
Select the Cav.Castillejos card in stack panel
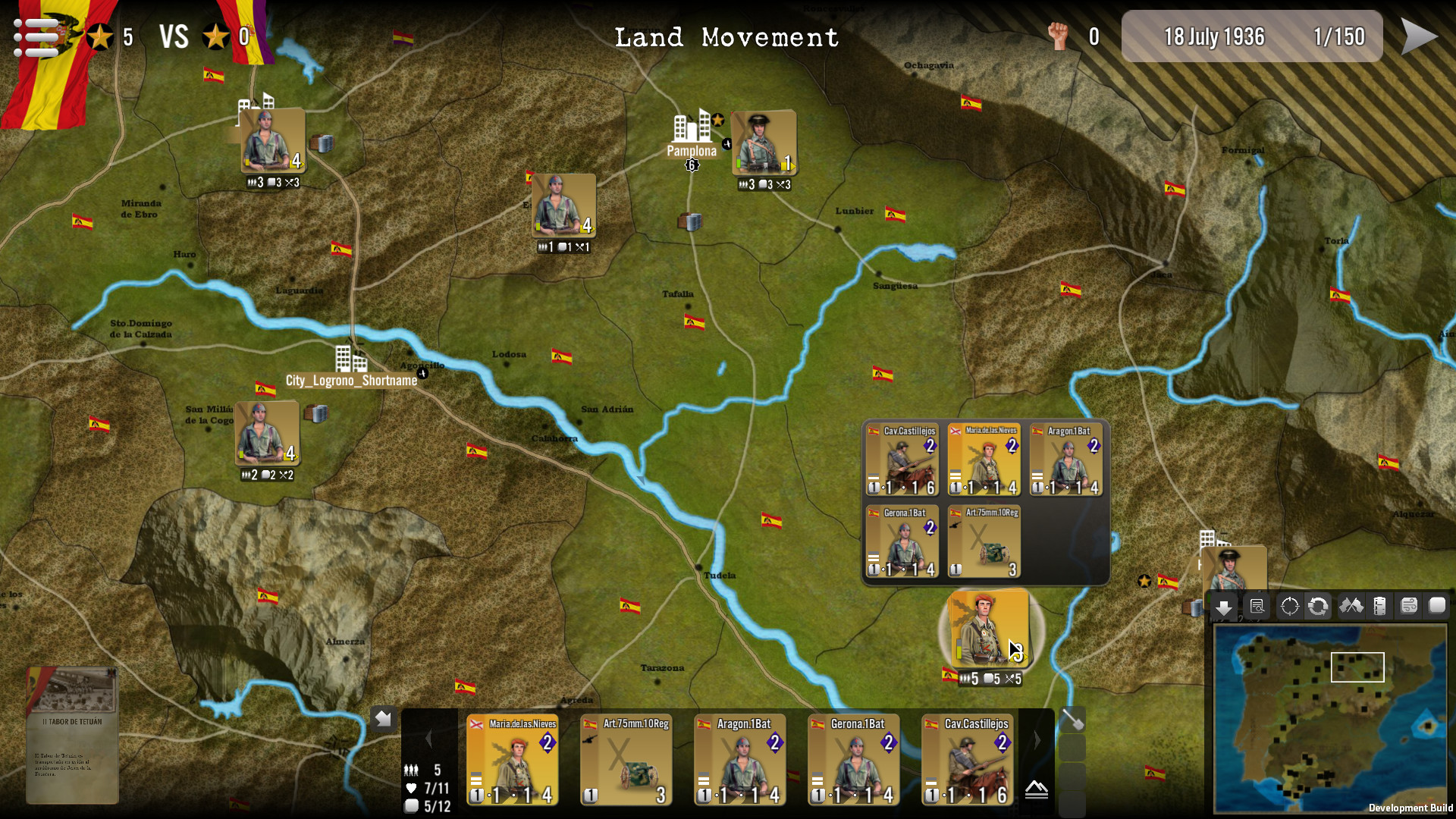click(x=902, y=459)
